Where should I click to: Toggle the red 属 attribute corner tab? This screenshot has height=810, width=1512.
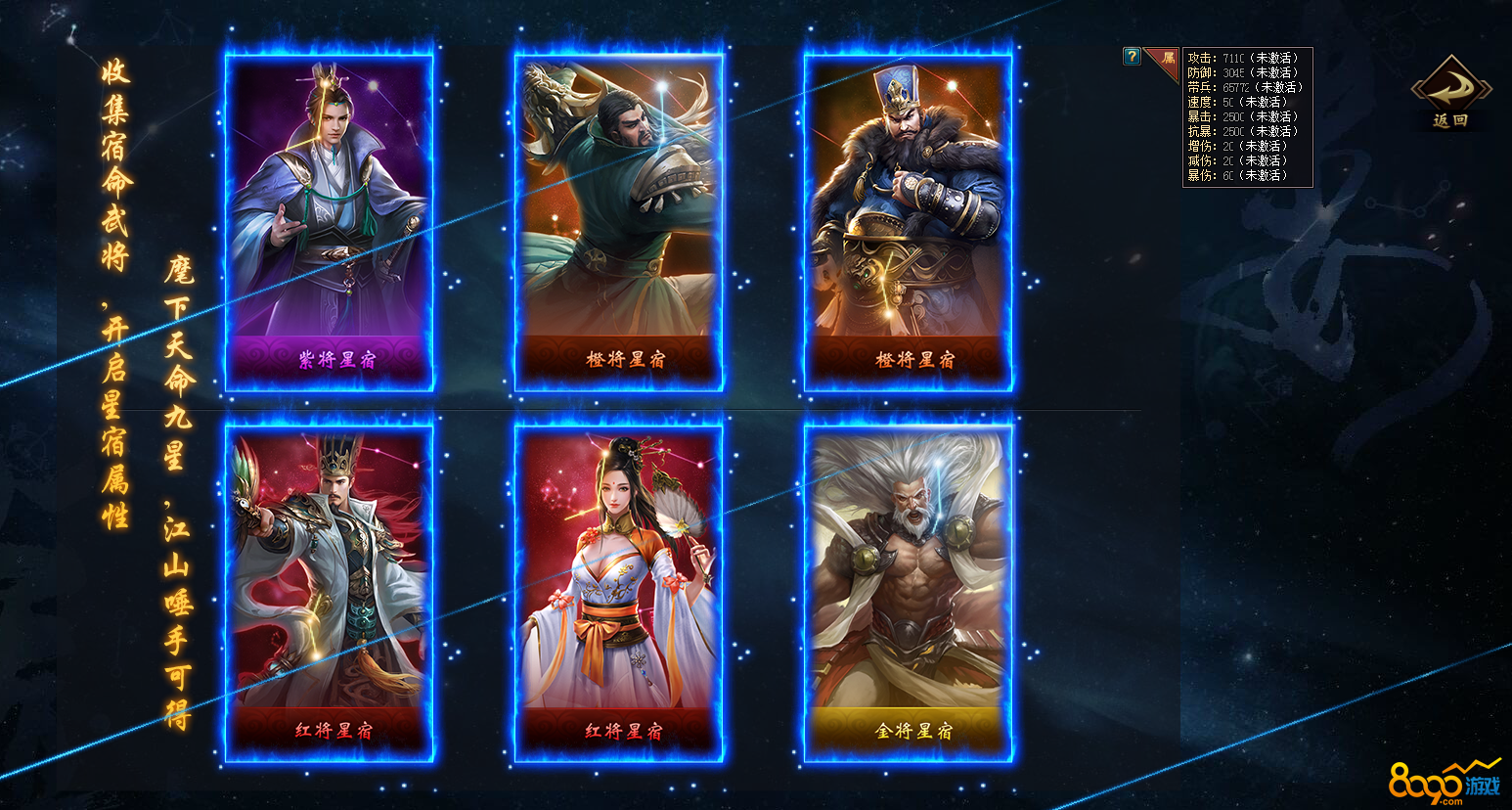(1164, 59)
